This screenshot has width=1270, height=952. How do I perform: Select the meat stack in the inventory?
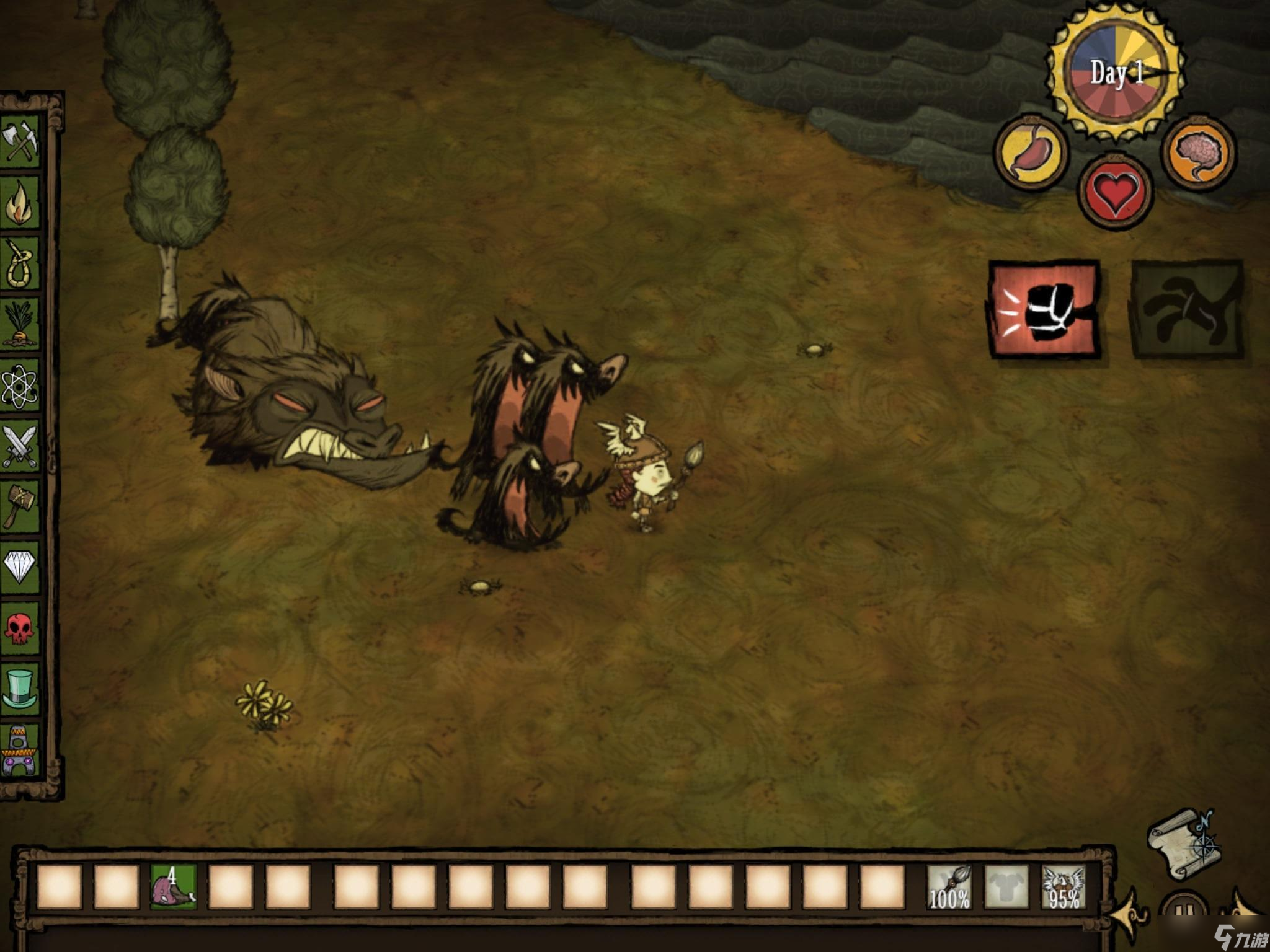(x=174, y=887)
